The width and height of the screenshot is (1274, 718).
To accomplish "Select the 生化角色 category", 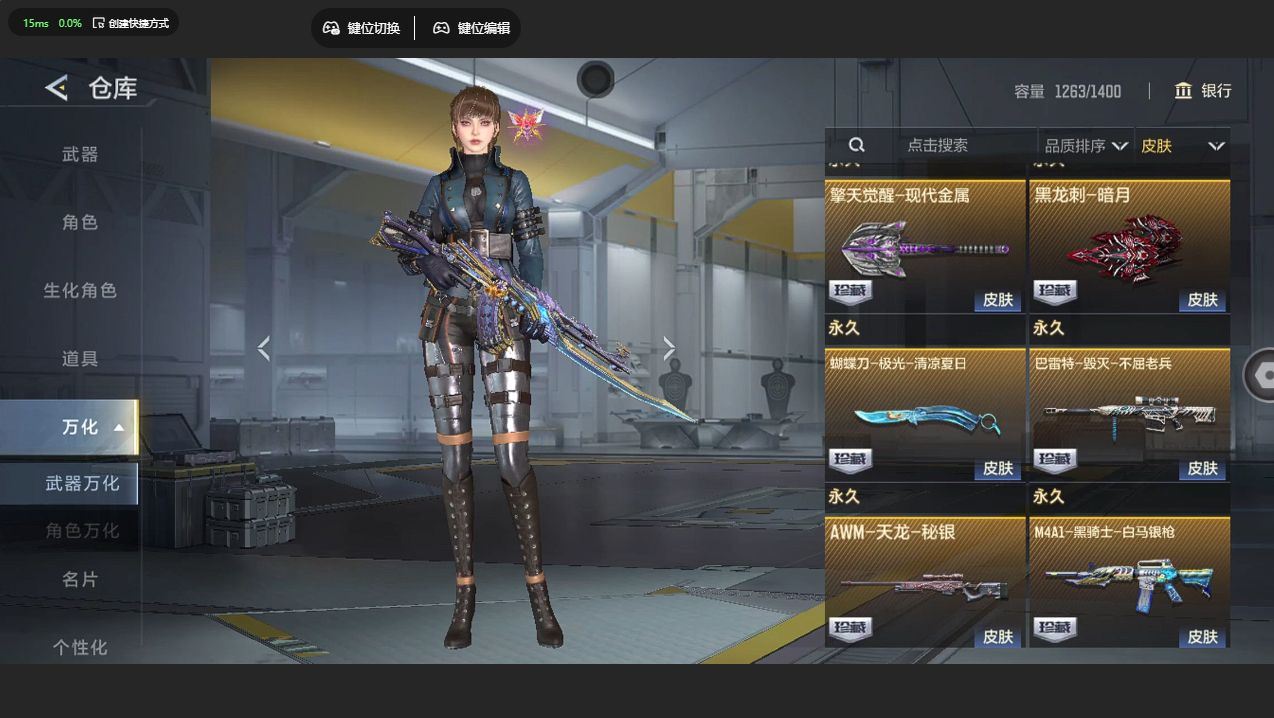I will 80,290.
